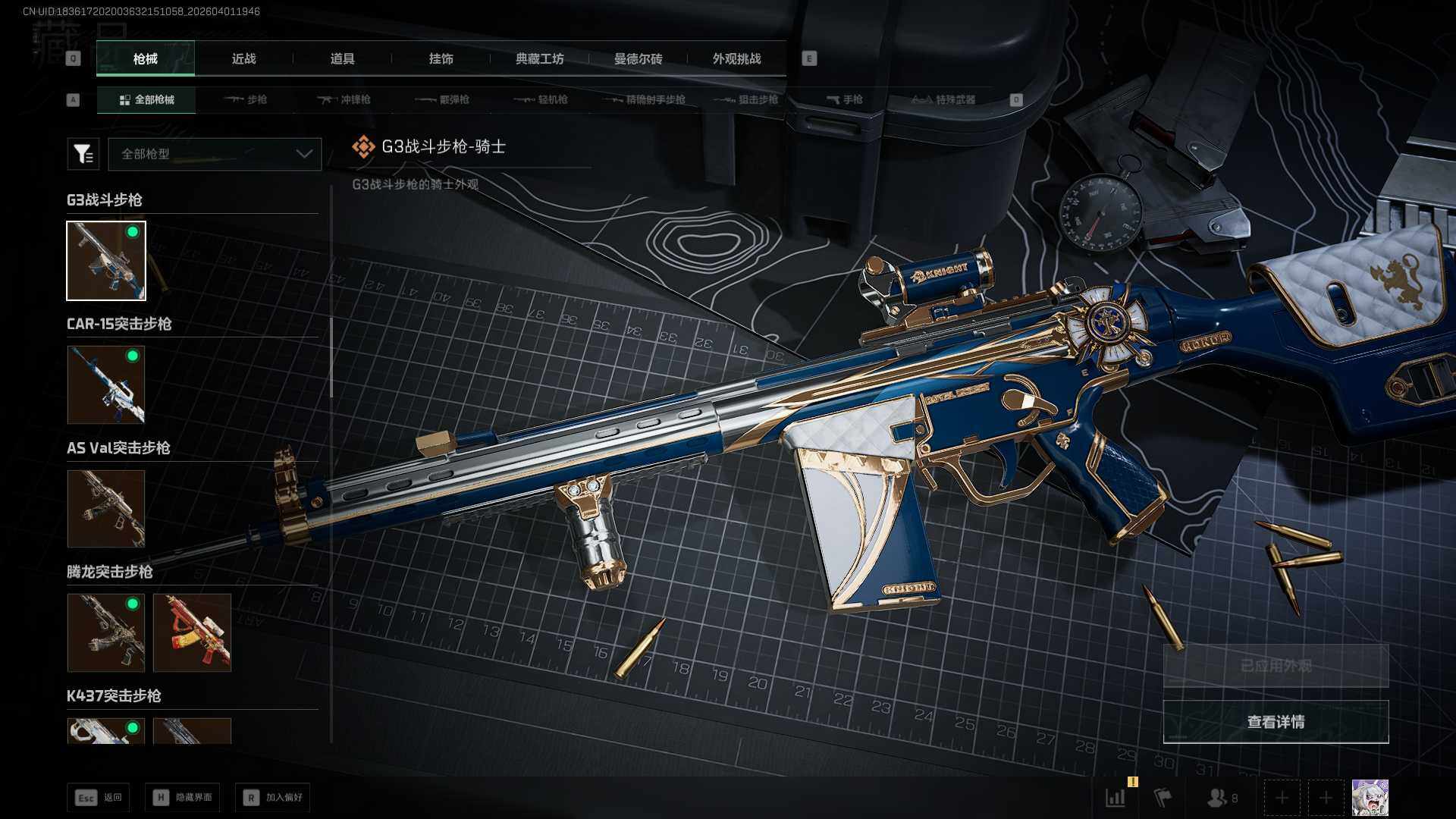
Task: Click the 返回 back button
Action: 98,798
